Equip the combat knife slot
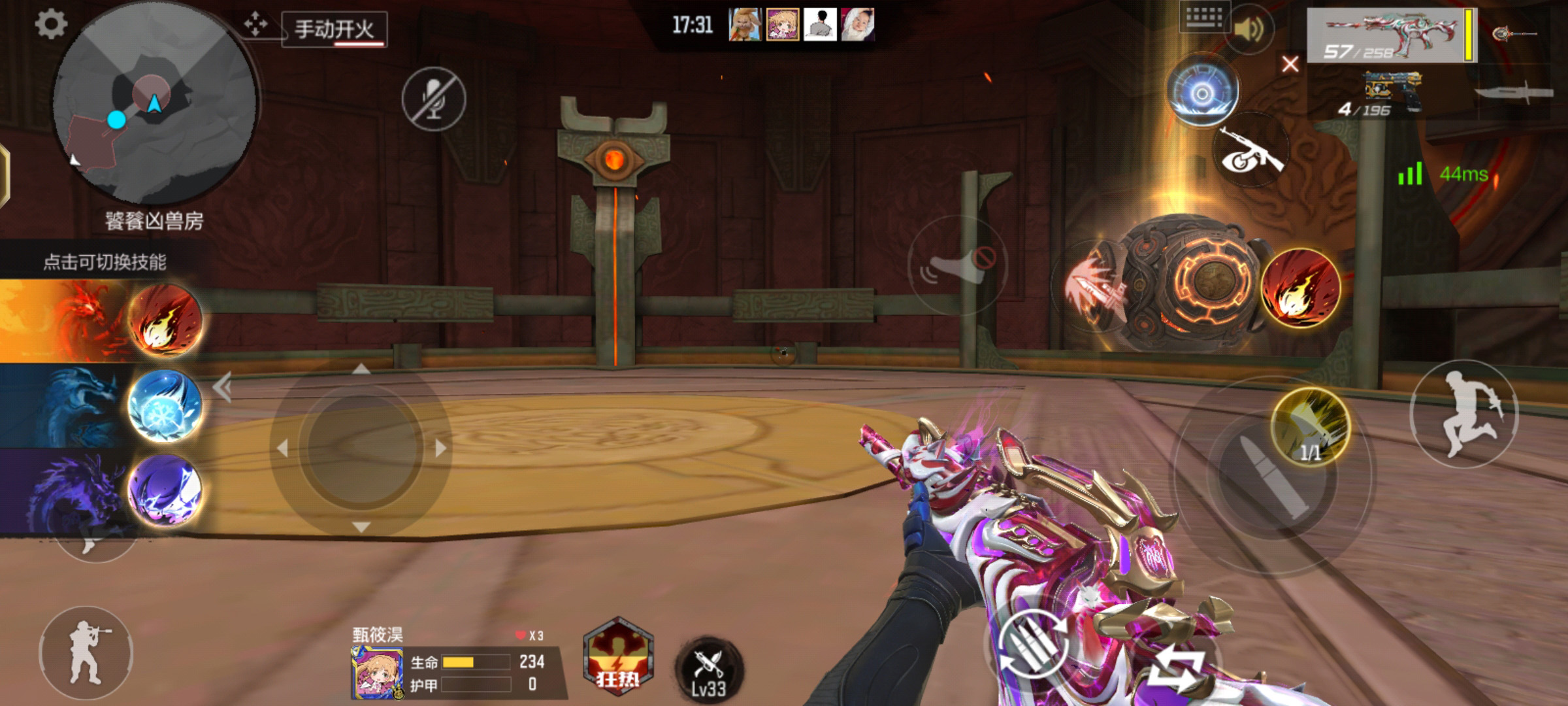The height and width of the screenshot is (706, 1568). tap(1514, 92)
